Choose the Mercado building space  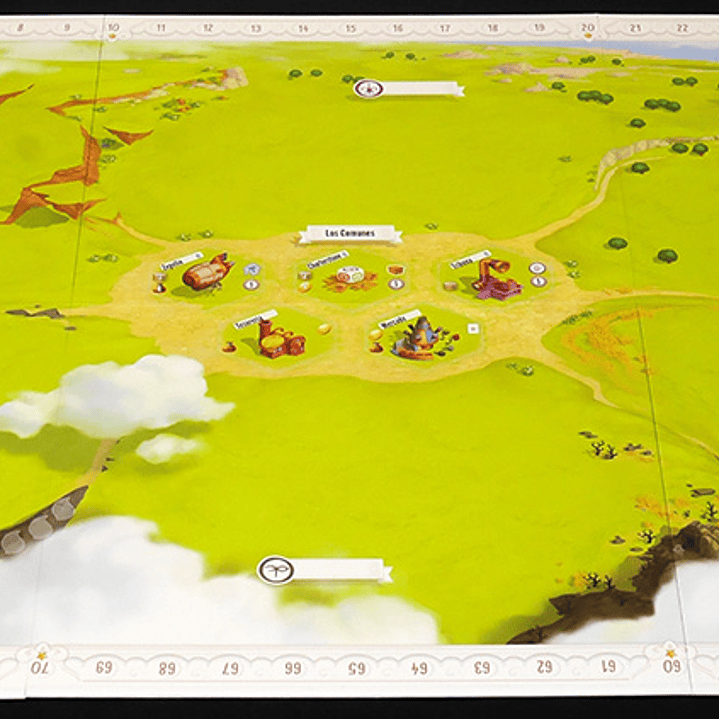click(x=419, y=337)
